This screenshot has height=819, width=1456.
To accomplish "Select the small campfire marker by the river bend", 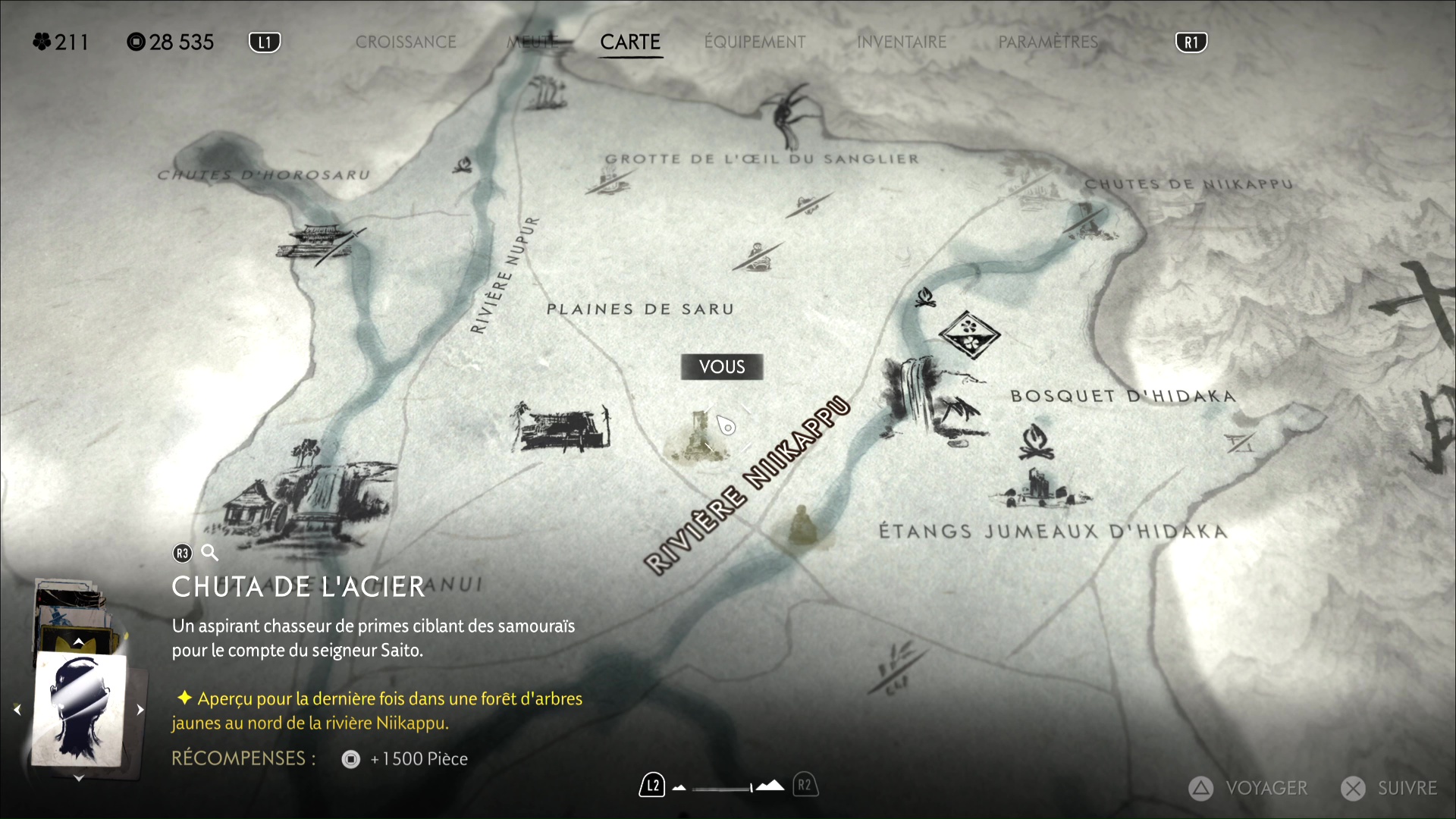I will coord(924,297).
